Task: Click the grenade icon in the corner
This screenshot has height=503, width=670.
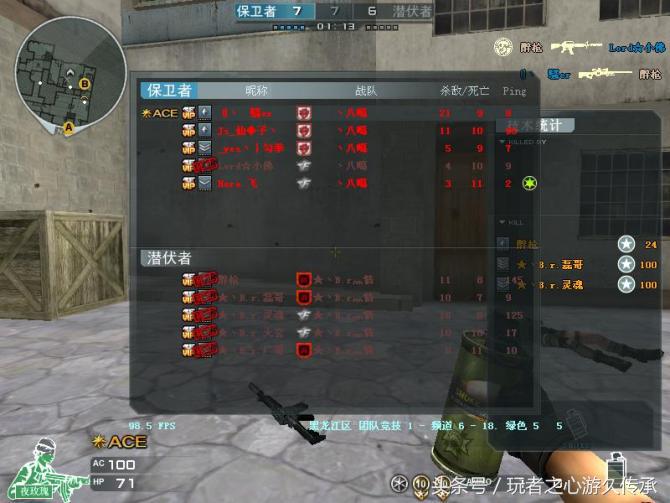Action: 618,470
